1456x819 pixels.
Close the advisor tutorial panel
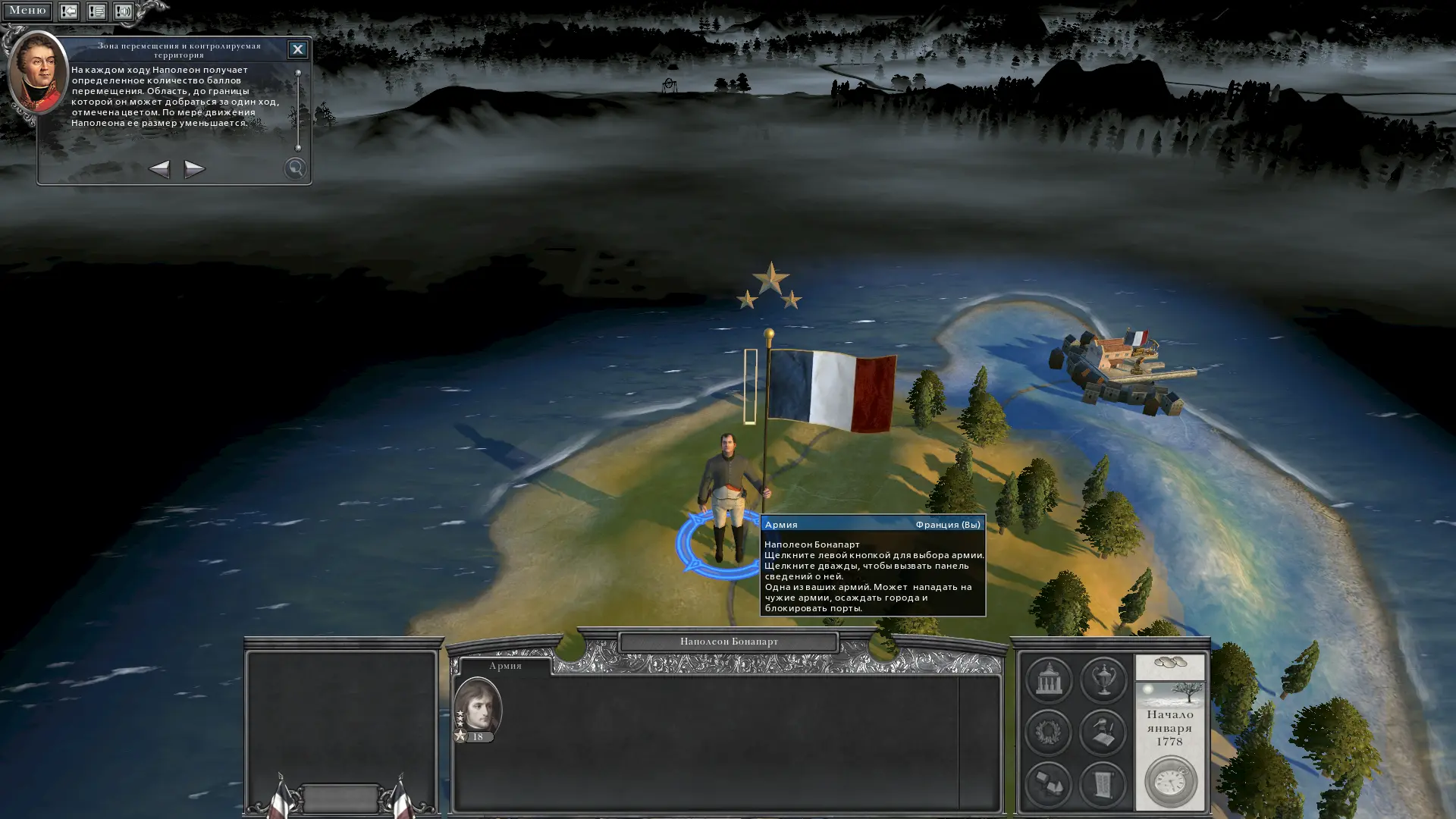(297, 49)
